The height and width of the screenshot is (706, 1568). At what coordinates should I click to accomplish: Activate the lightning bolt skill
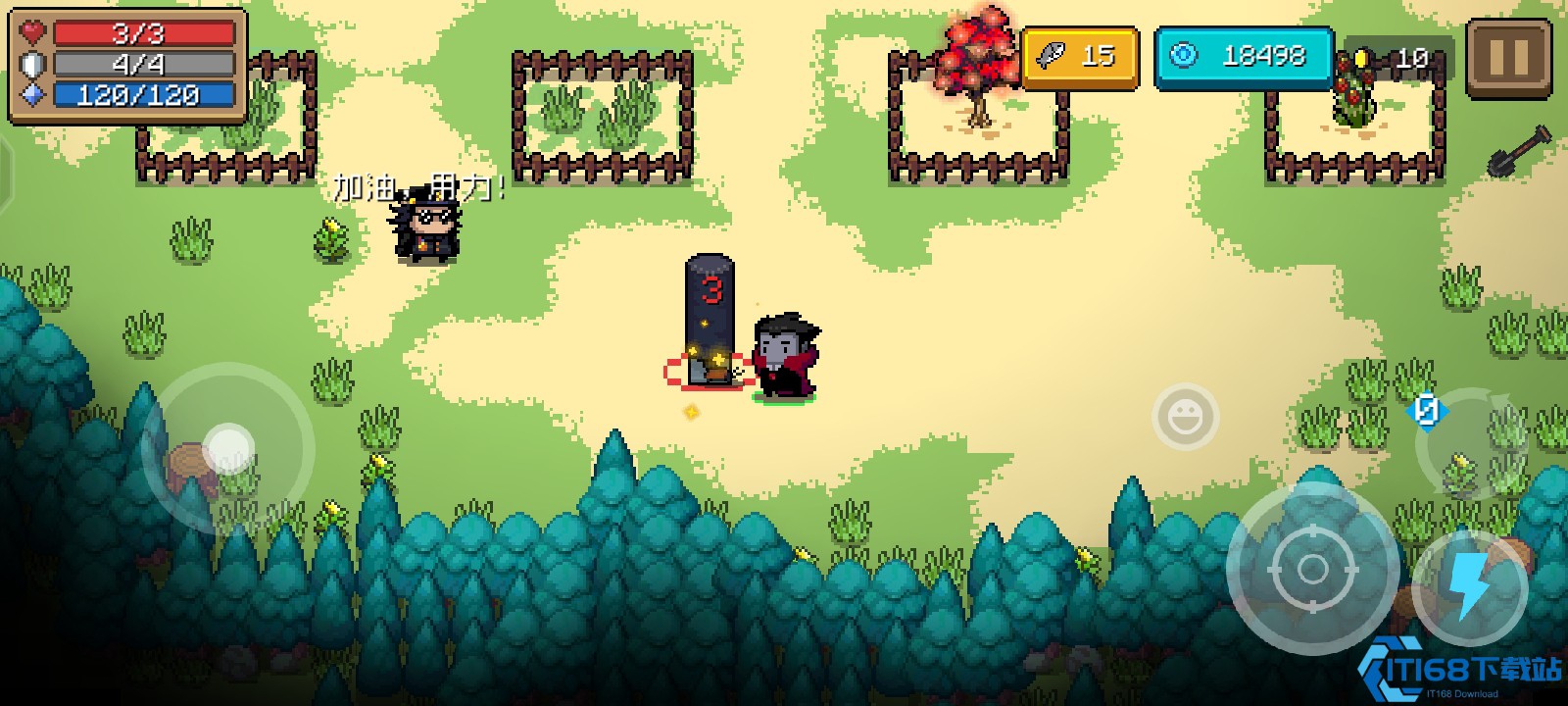click(x=1469, y=586)
